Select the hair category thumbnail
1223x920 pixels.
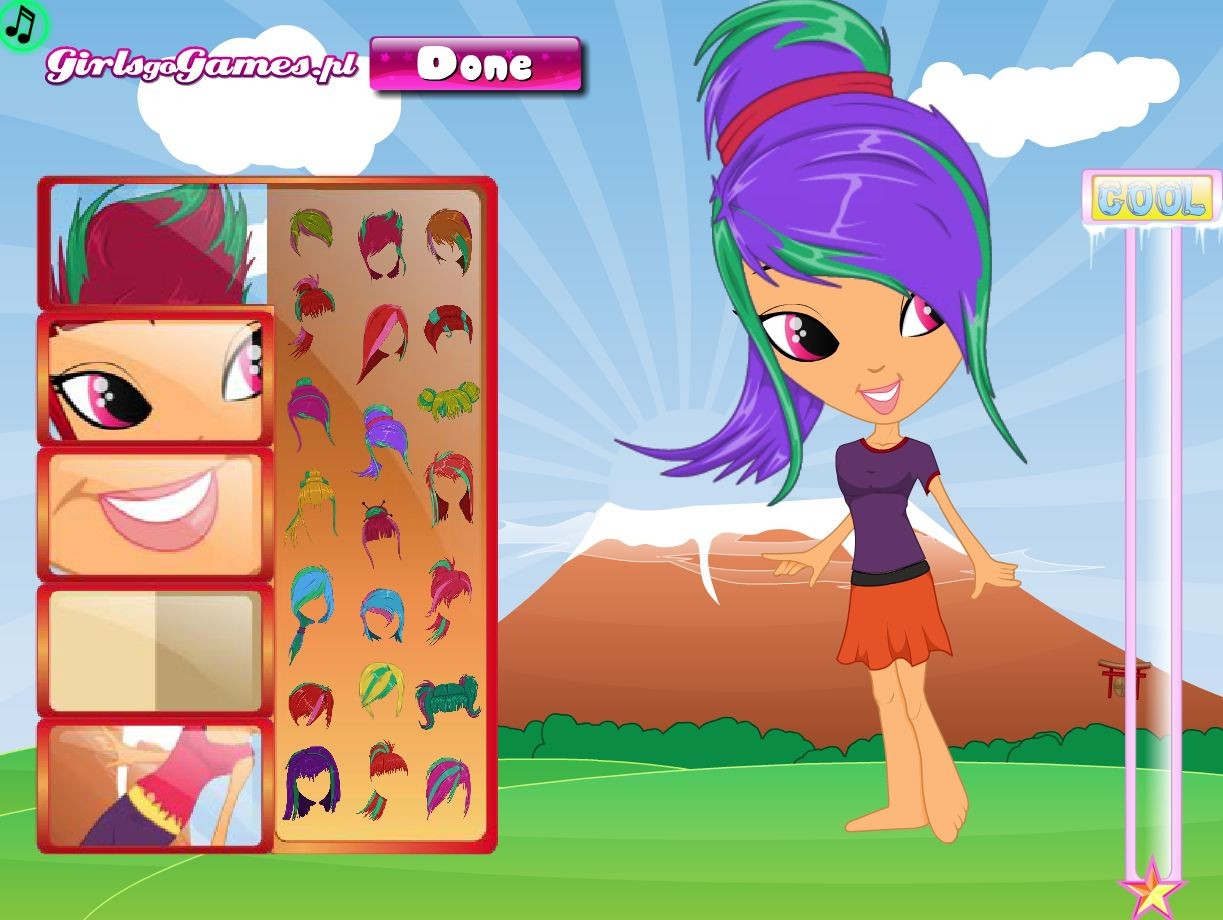coord(157,244)
